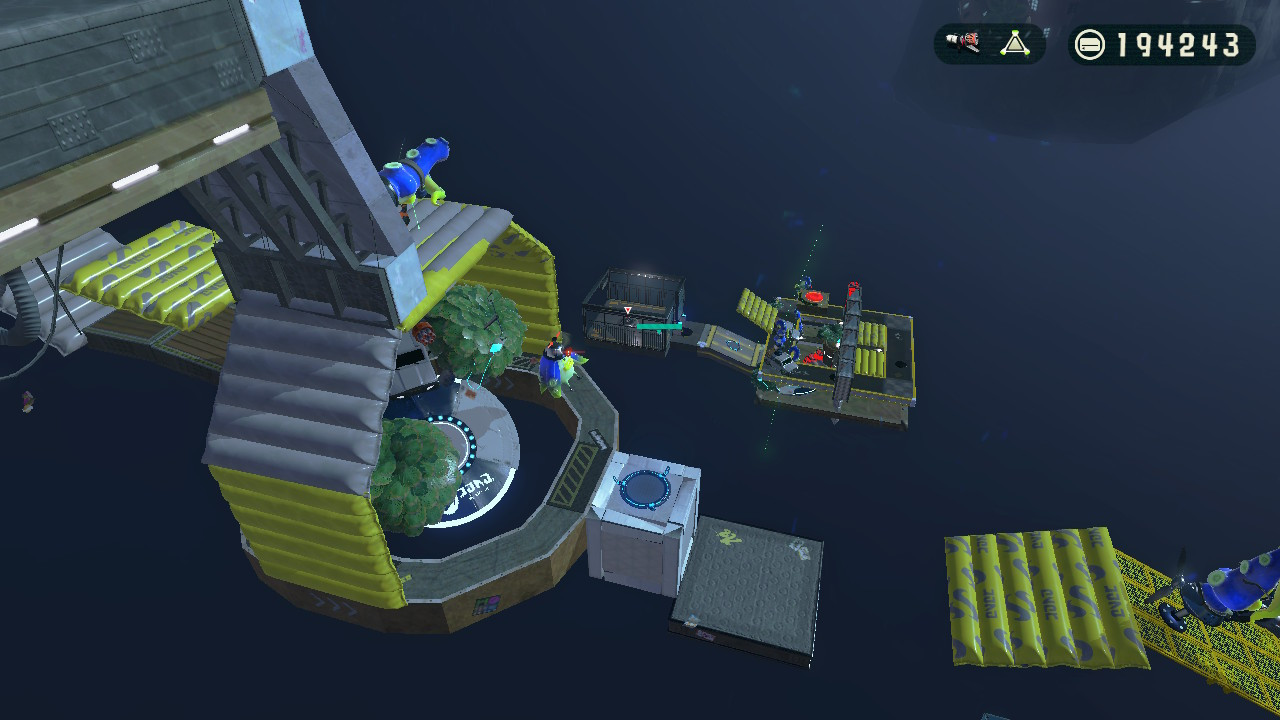Select the weapon icon in the HUD
The image size is (1280, 720).
tap(960, 42)
